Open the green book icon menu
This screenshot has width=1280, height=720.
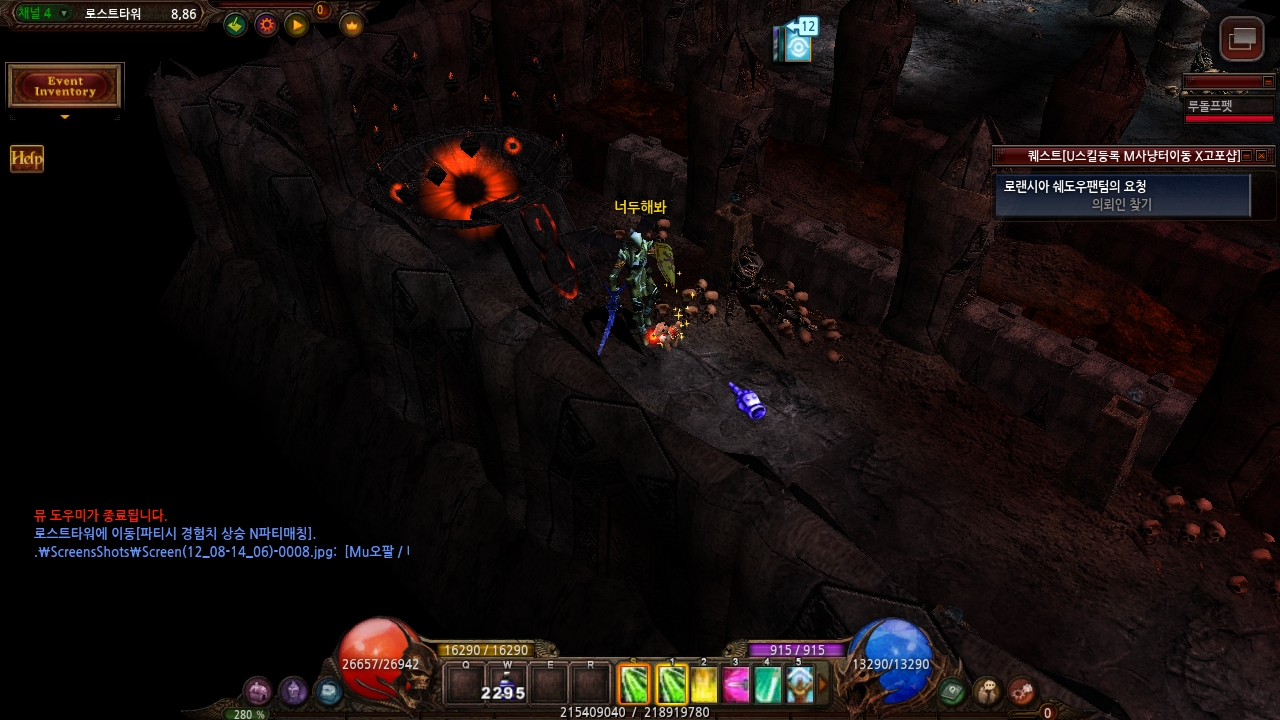pyautogui.click(x=953, y=690)
